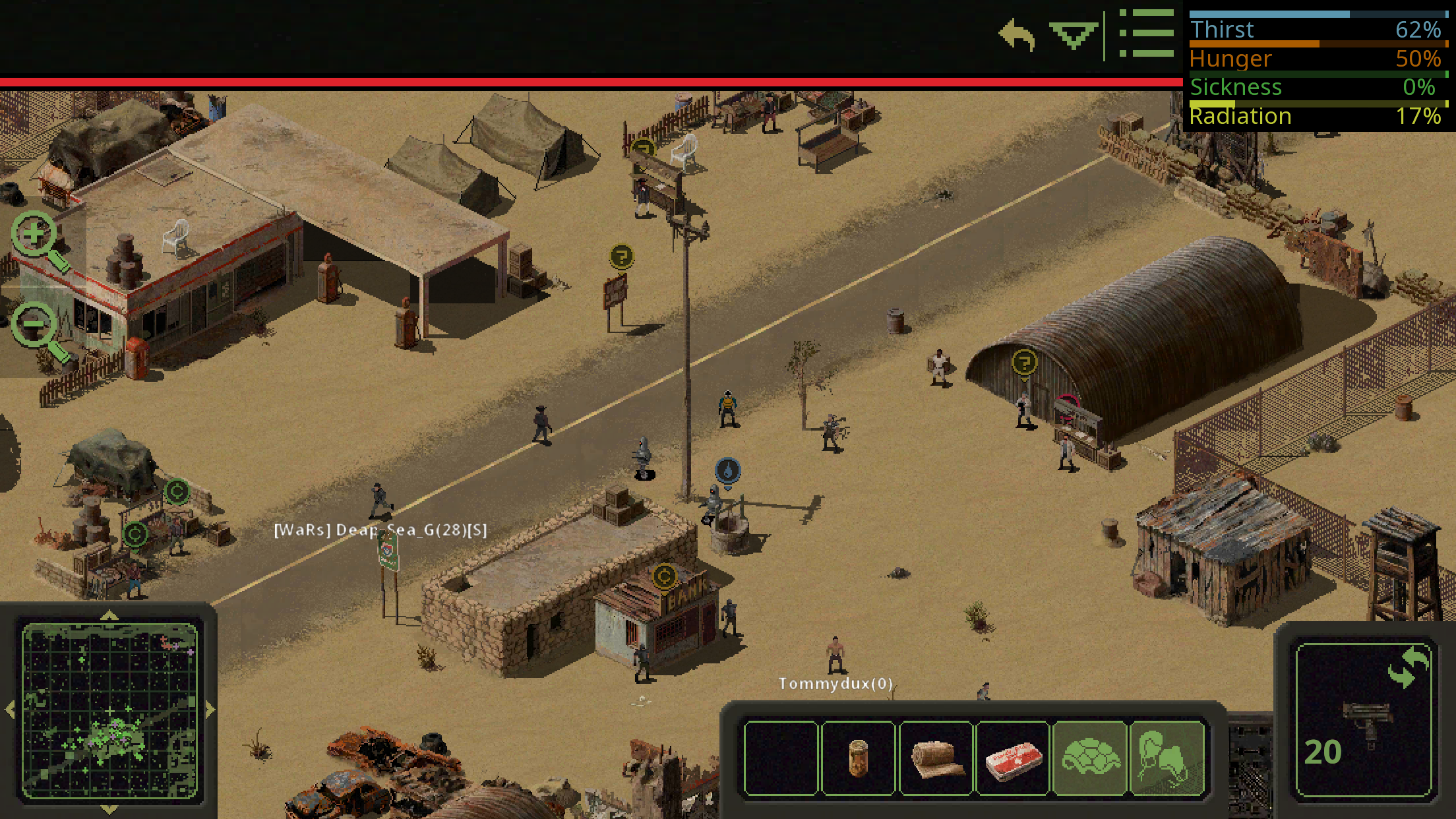
Task: Use the canned food jar slot
Action: coord(858,758)
